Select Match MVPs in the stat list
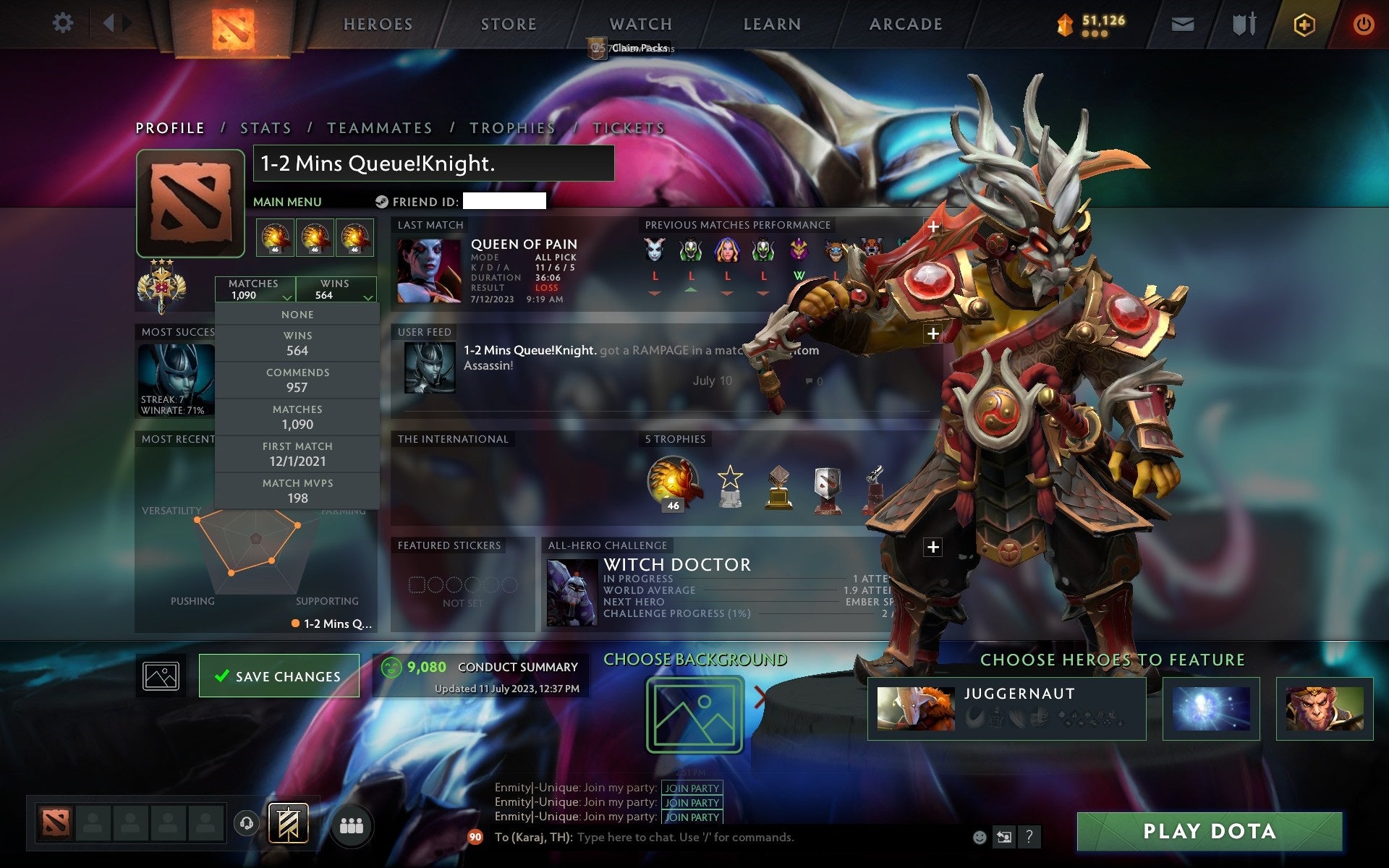Image resolution: width=1389 pixels, height=868 pixels. tap(297, 490)
